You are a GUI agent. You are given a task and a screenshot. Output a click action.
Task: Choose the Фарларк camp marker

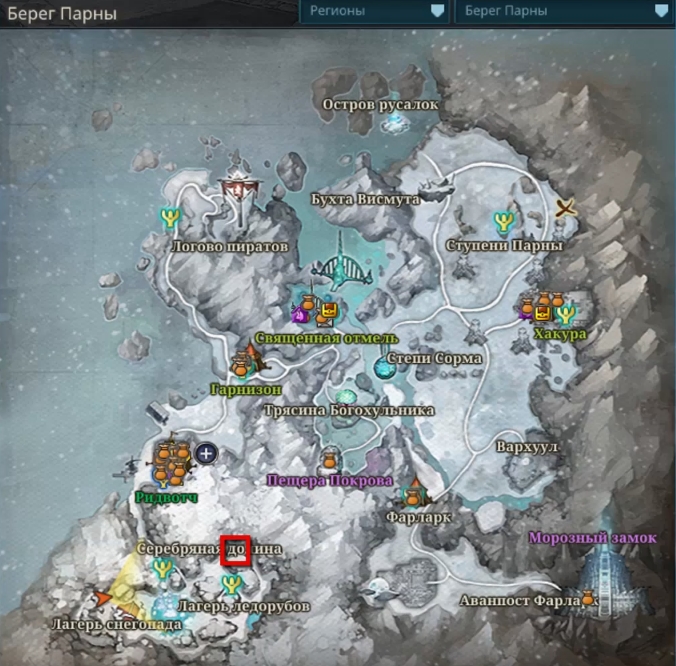click(x=415, y=493)
